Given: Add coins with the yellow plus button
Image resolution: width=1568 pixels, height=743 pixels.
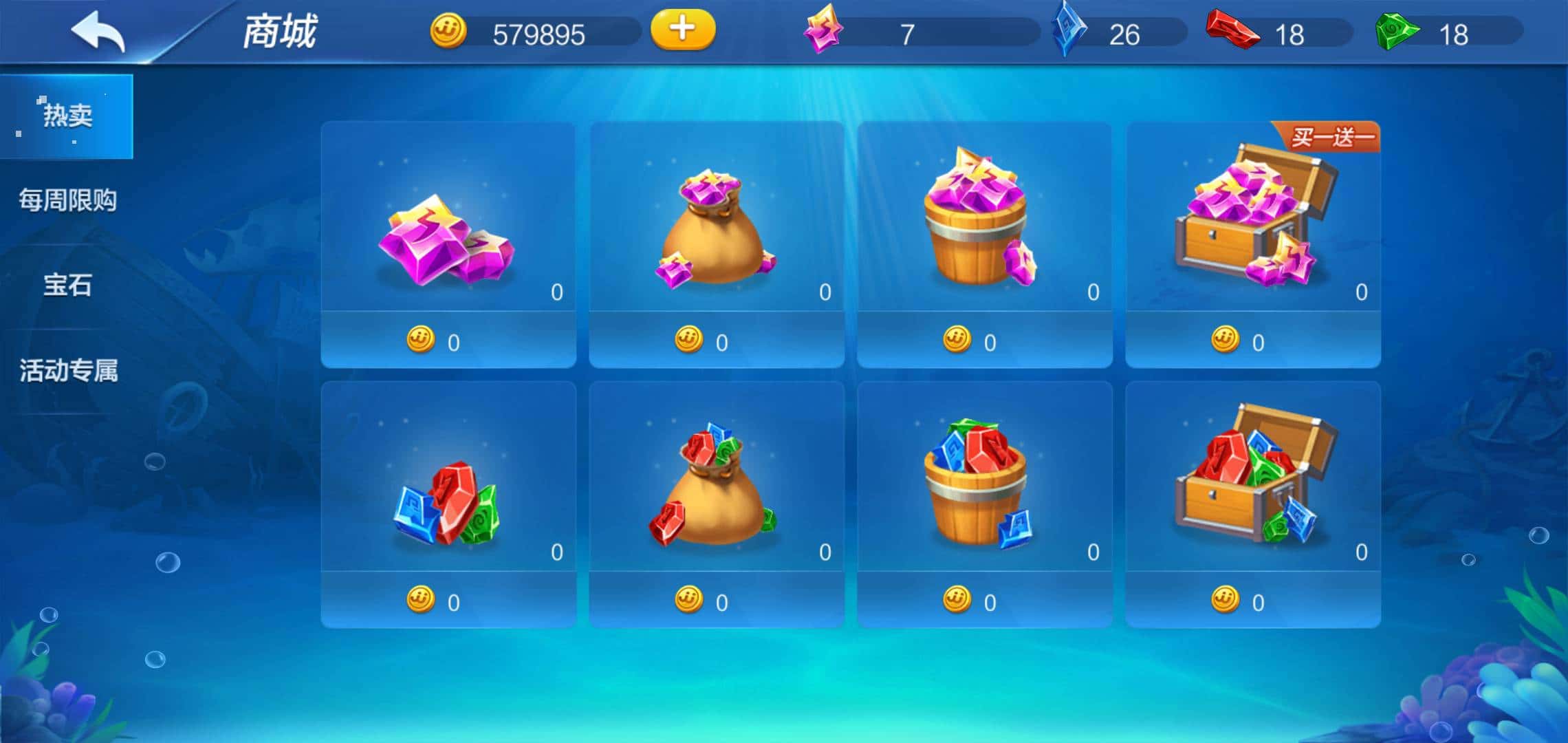Looking at the screenshot, I should pos(682,30).
